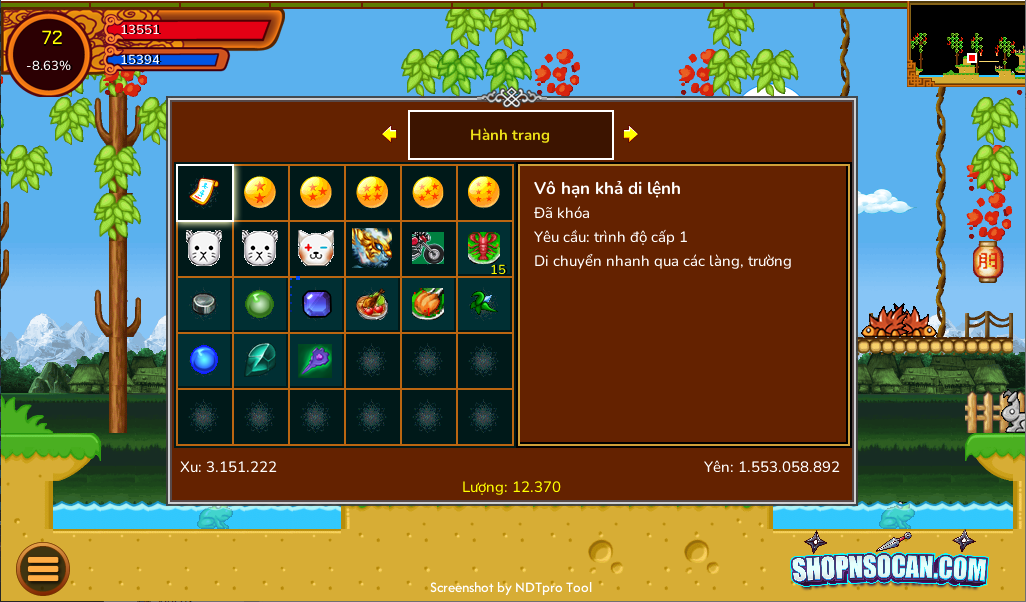The width and height of the screenshot is (1026, 602).
Task: Select the teal crystal shard
Action: pyautogui.click(x=260, y=360)
